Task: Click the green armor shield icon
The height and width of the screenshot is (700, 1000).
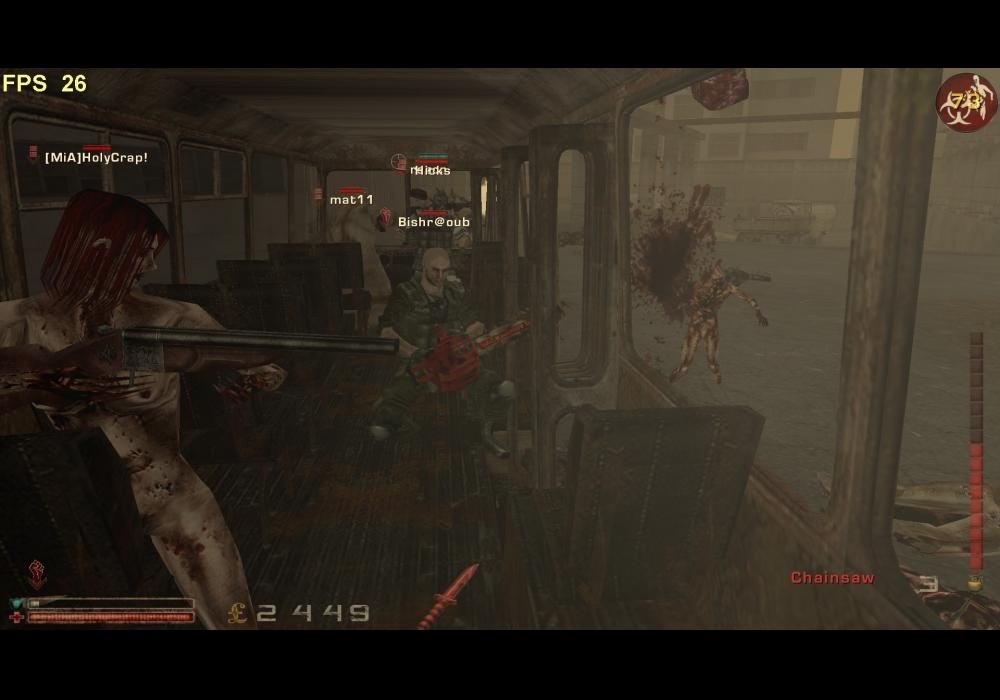Action: (16, 603)
